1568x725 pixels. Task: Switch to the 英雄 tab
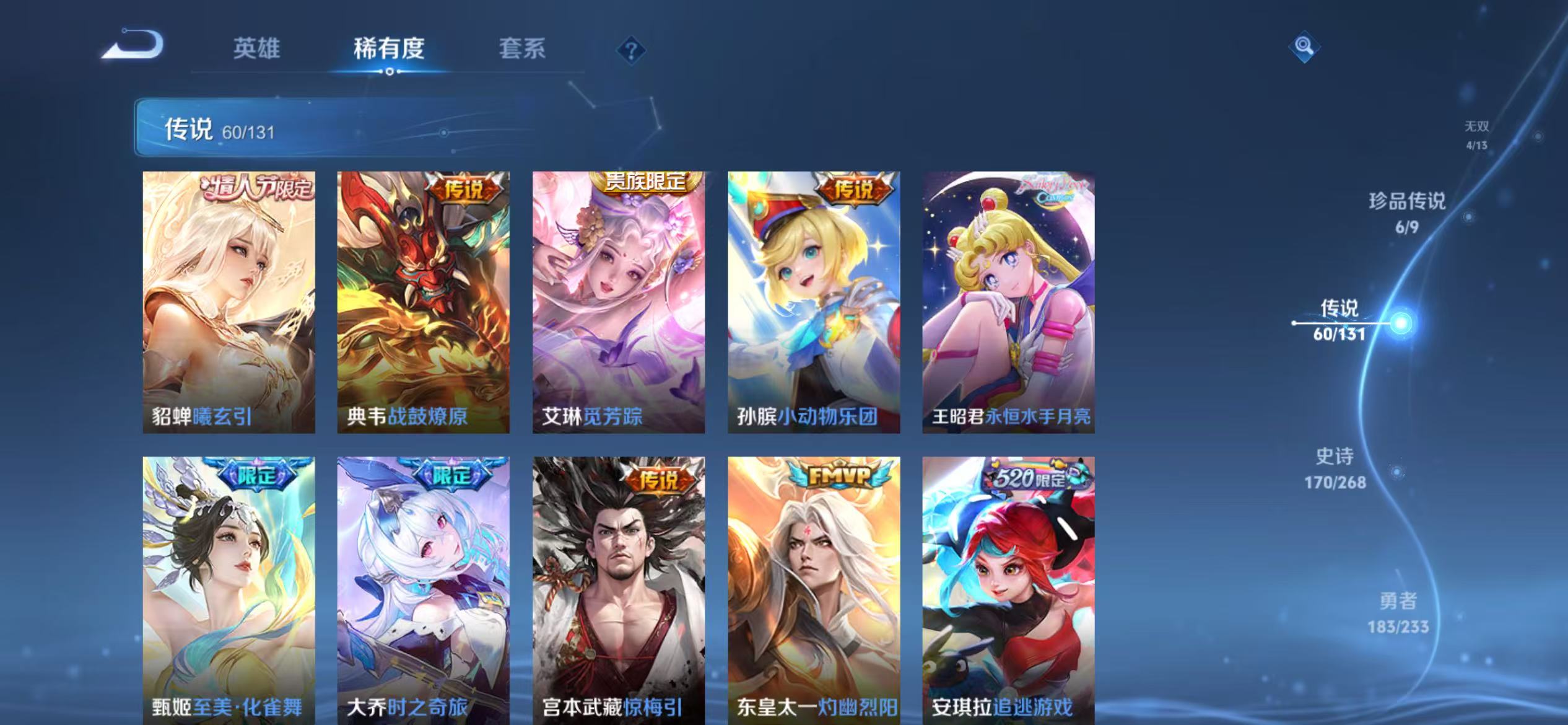click(257, 50)
